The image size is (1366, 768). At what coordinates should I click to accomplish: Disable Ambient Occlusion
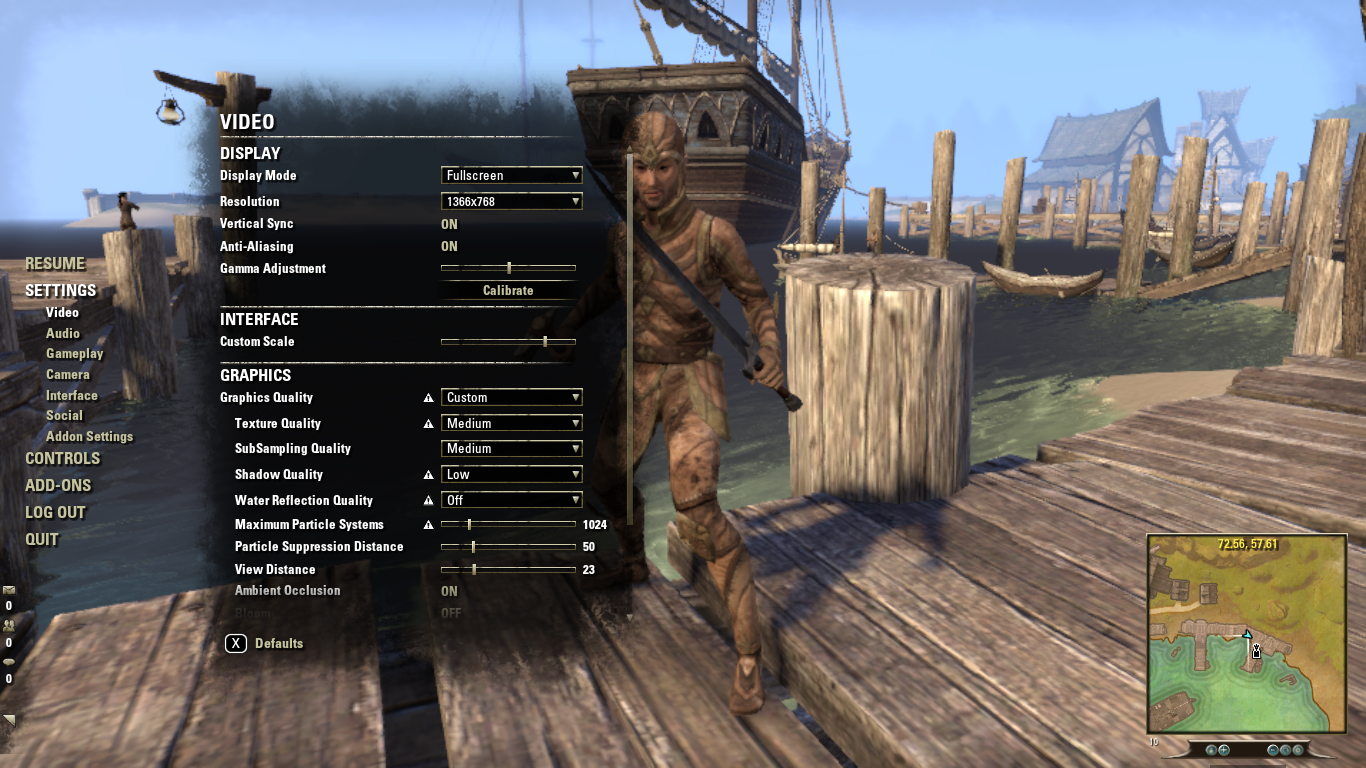click(448, 591)
